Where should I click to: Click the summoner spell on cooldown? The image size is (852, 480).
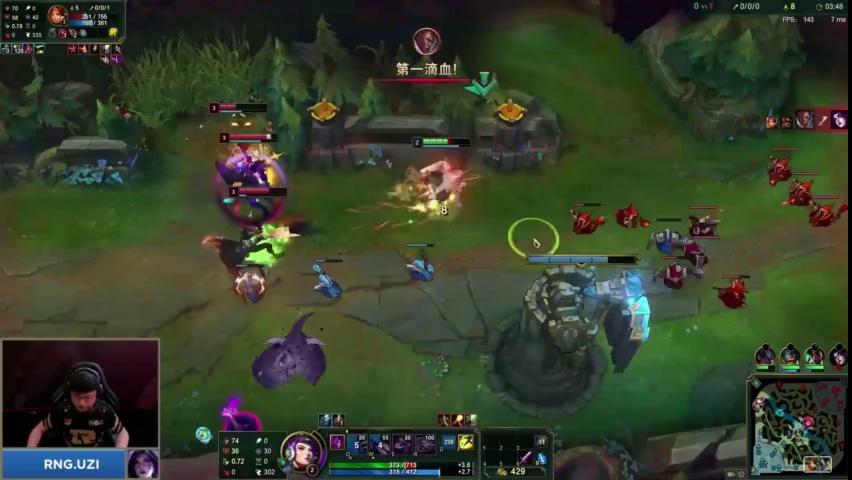tap(449, 442)
